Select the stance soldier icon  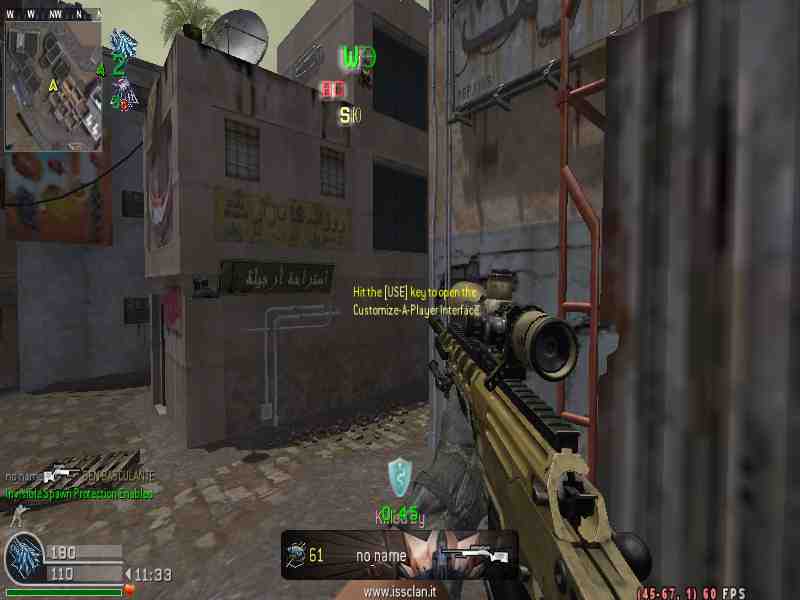click(14, 515)
